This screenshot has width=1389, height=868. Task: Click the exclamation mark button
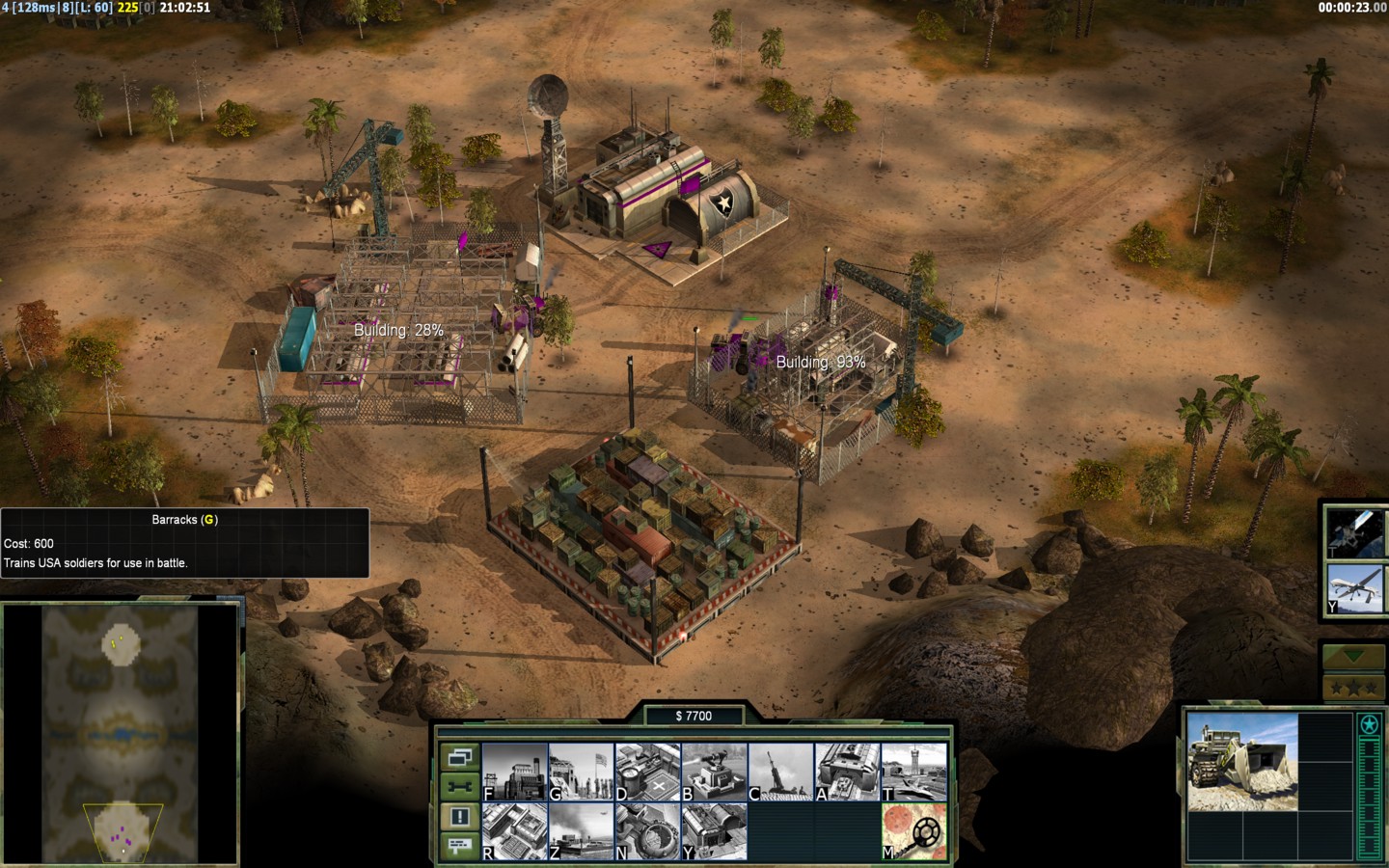tap(459, 817)
